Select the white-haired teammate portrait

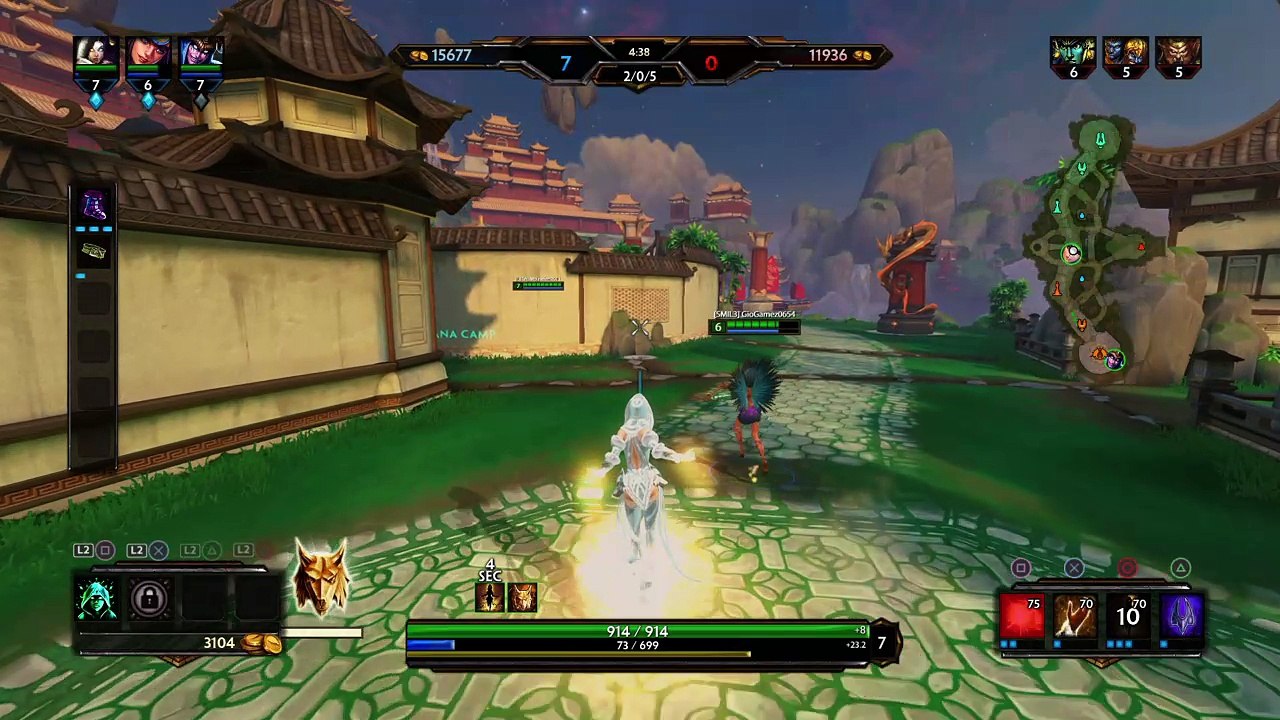(x=96, y=56)
